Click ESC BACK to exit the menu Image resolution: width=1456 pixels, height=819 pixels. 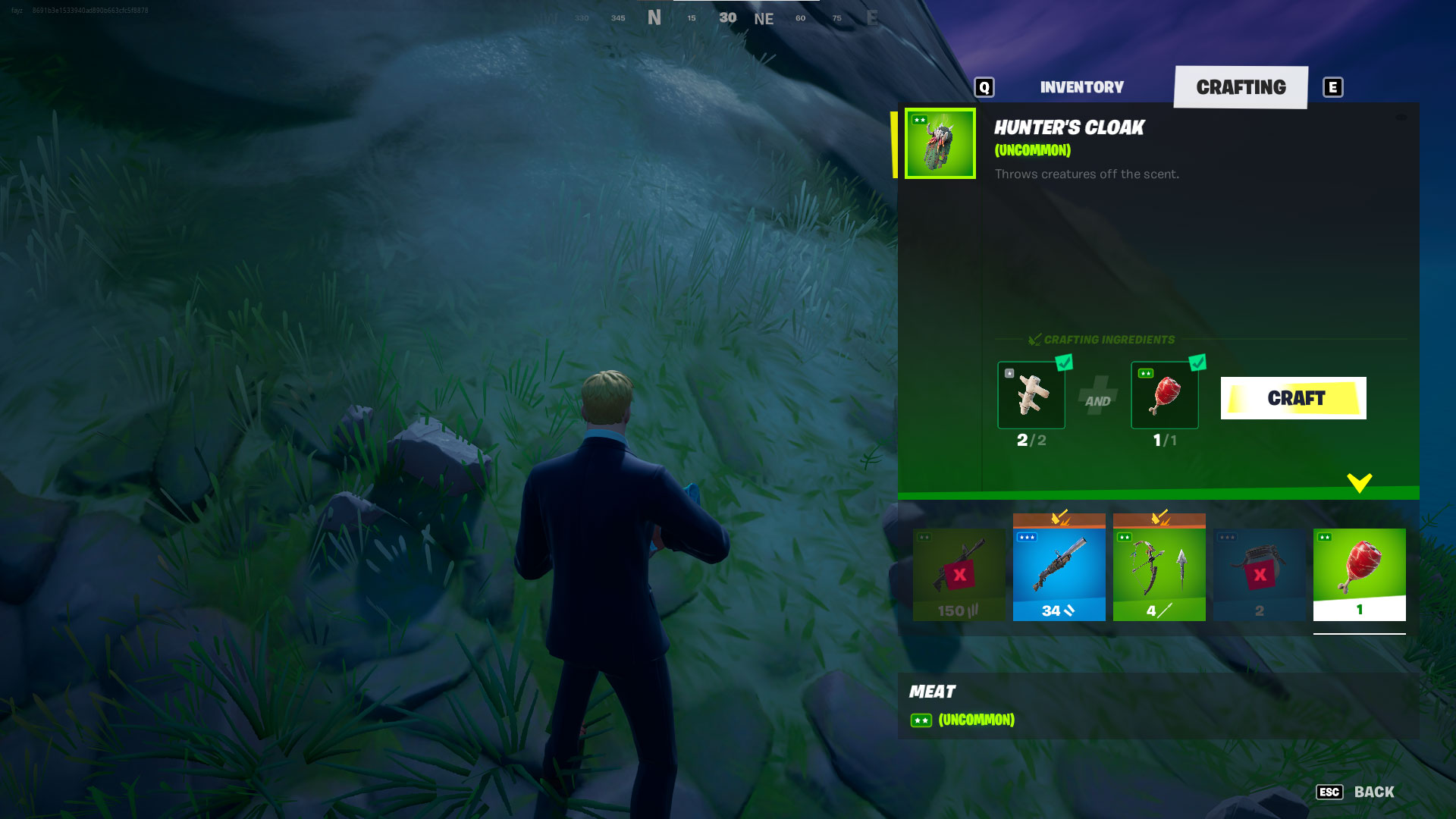tap(1356, 792)
